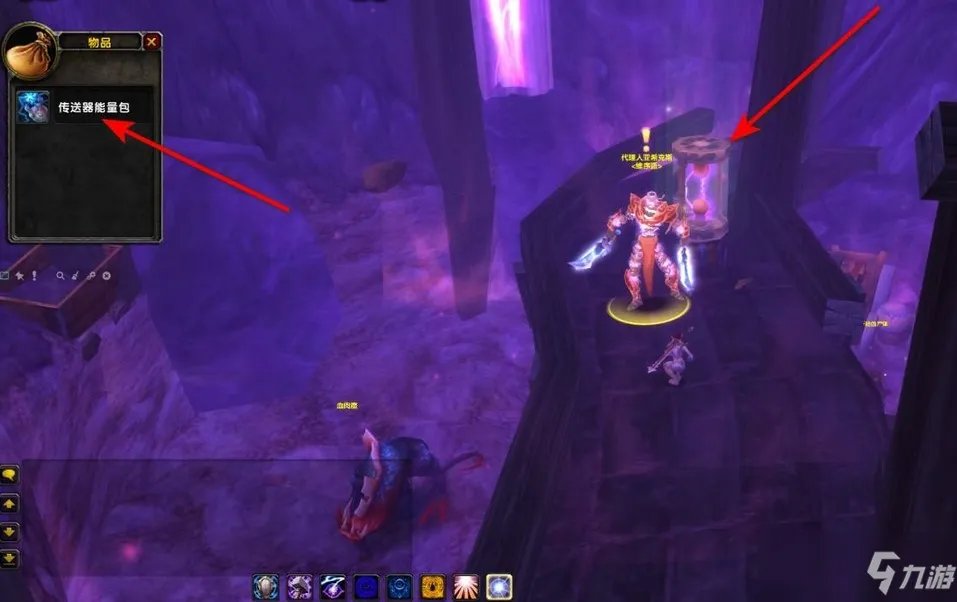Activate the golden flame ability icon
The height and width of the screenshot is (602, 957).
tap(433, 586)
